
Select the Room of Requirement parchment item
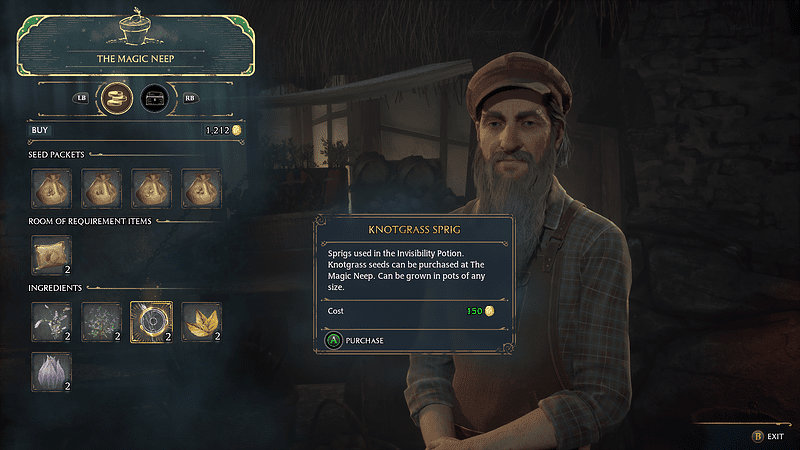(51, 255)
